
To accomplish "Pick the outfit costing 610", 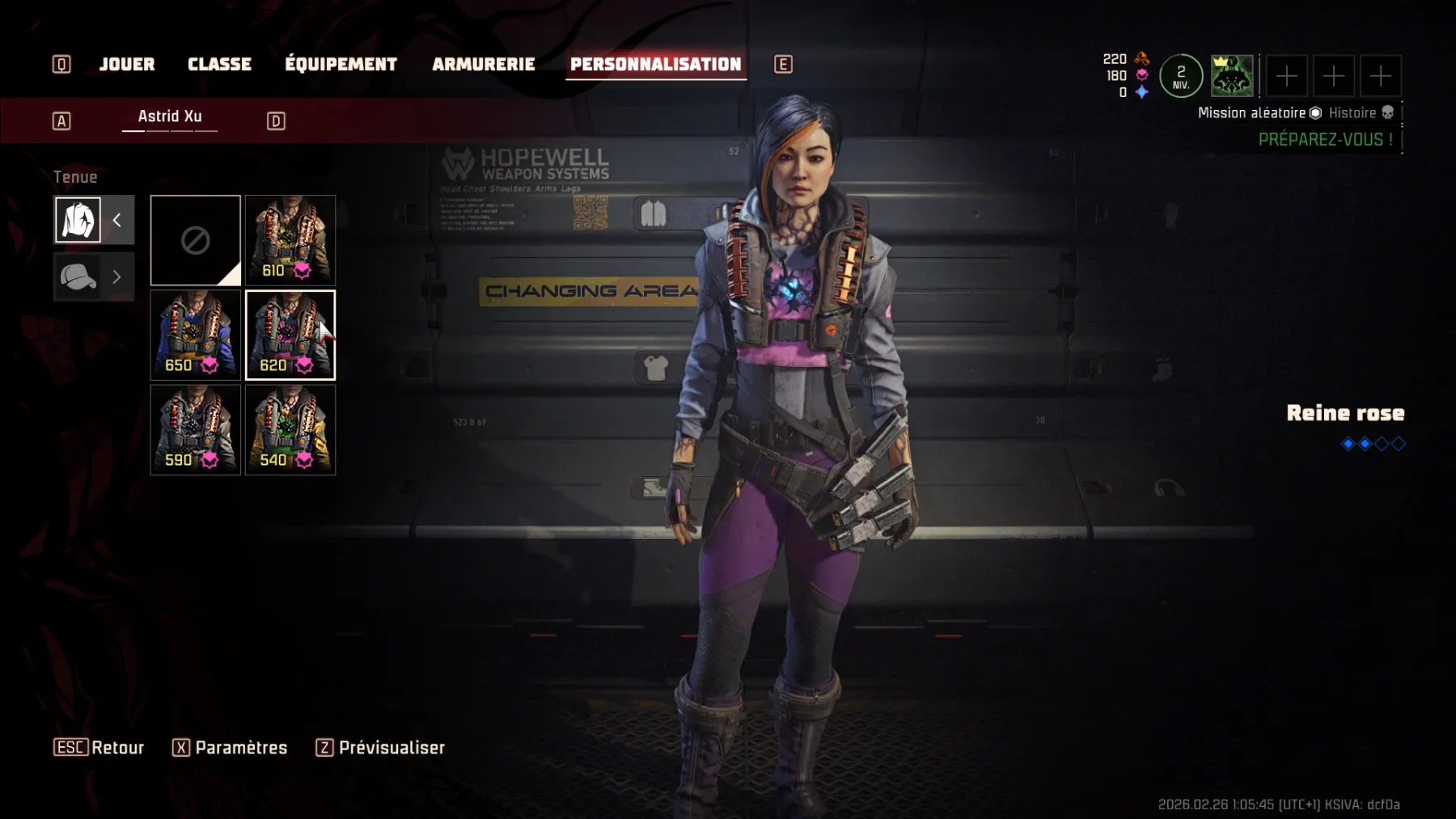I will pos(290,240).
